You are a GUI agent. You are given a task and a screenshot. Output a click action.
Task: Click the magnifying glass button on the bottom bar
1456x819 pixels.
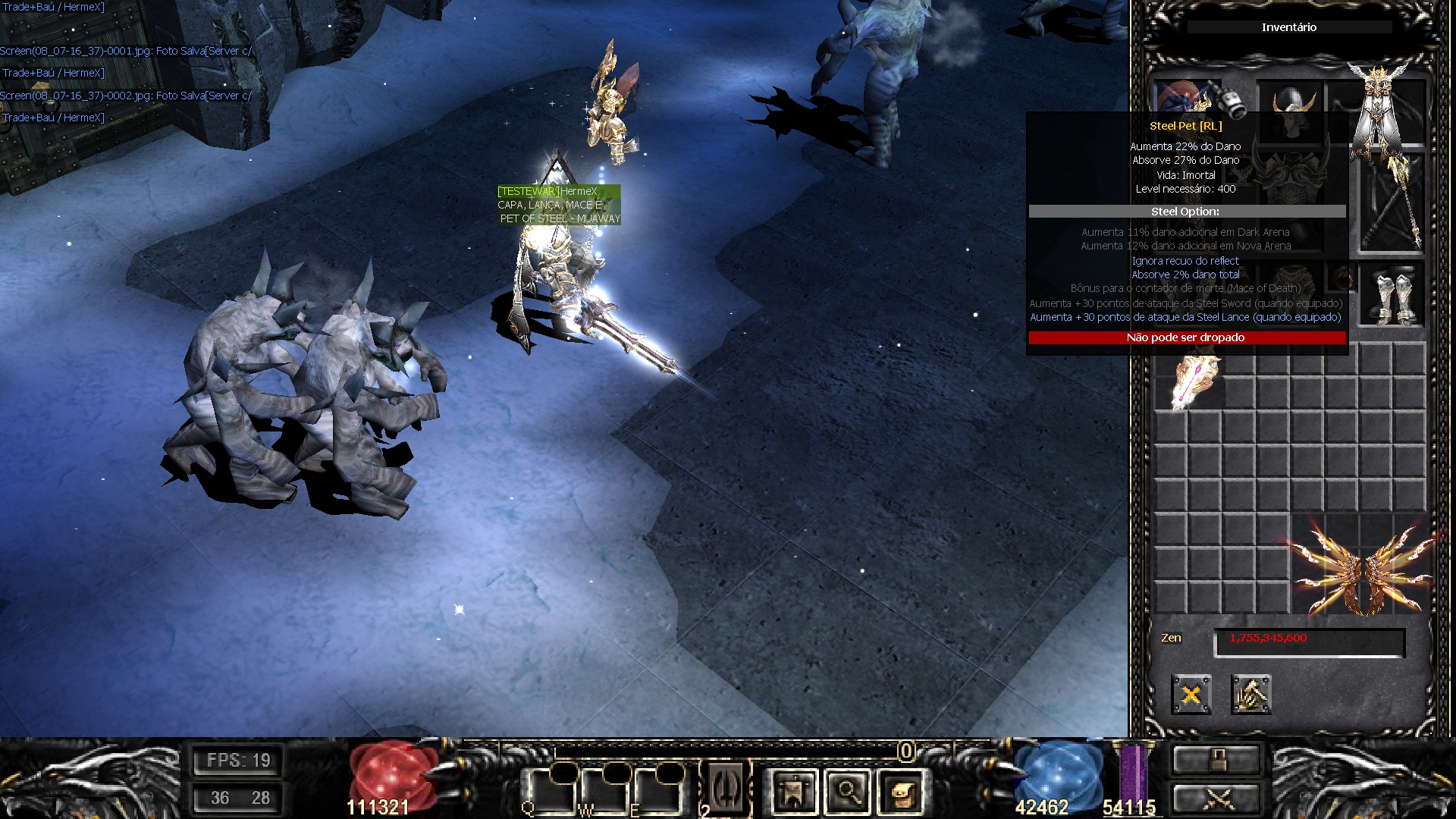click(848, 793)
